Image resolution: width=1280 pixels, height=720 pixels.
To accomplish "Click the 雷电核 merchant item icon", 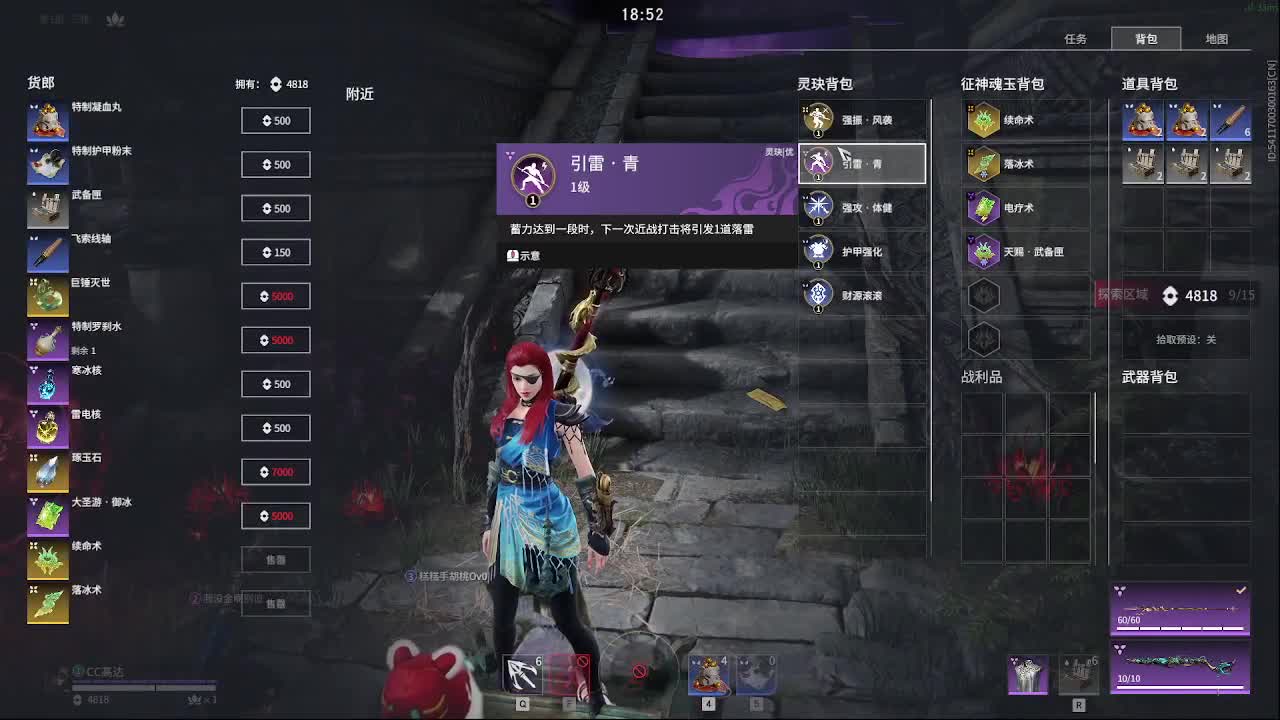I will (47, 428).
